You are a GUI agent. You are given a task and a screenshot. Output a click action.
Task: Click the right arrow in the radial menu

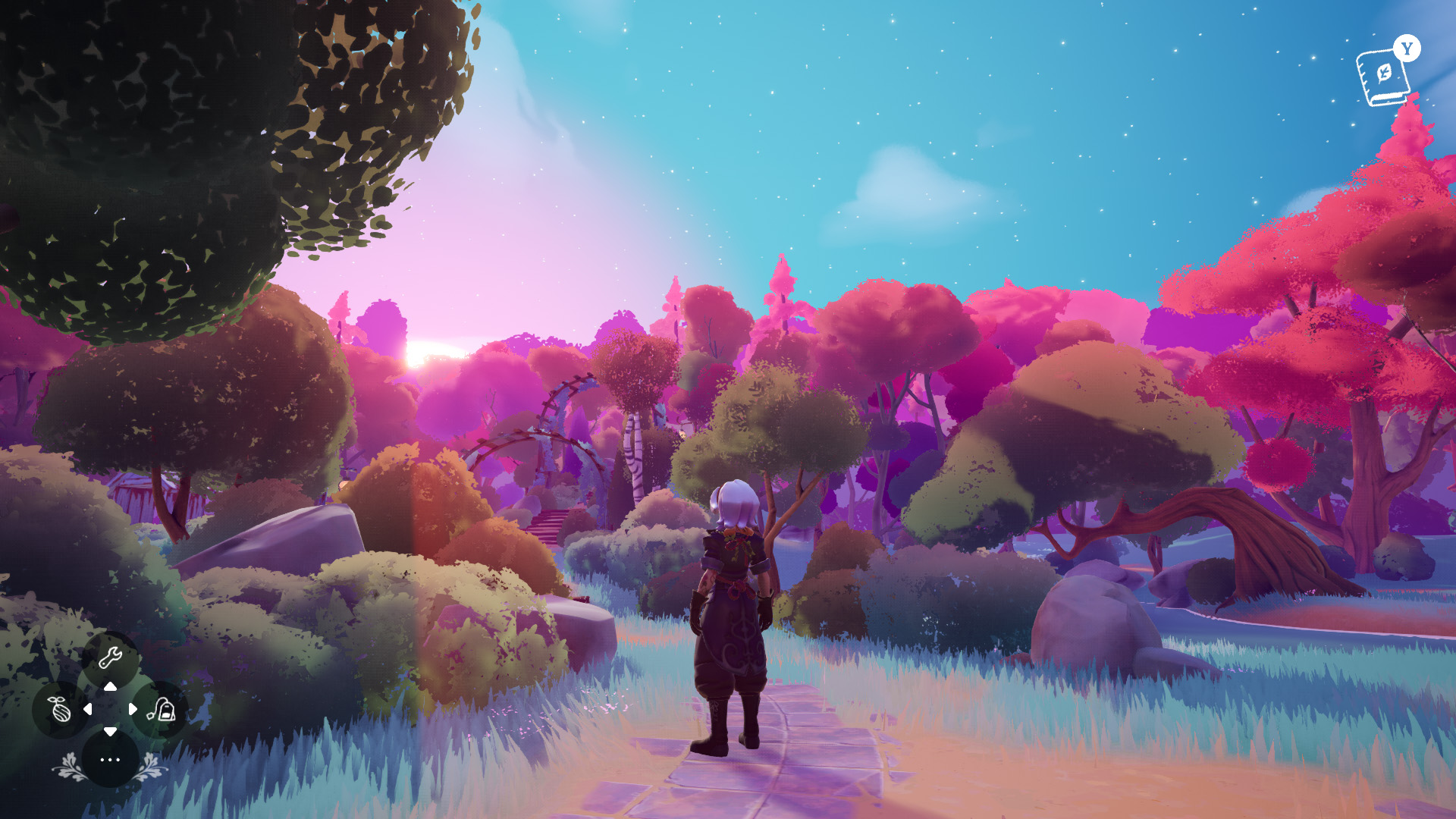coord(134,711)
